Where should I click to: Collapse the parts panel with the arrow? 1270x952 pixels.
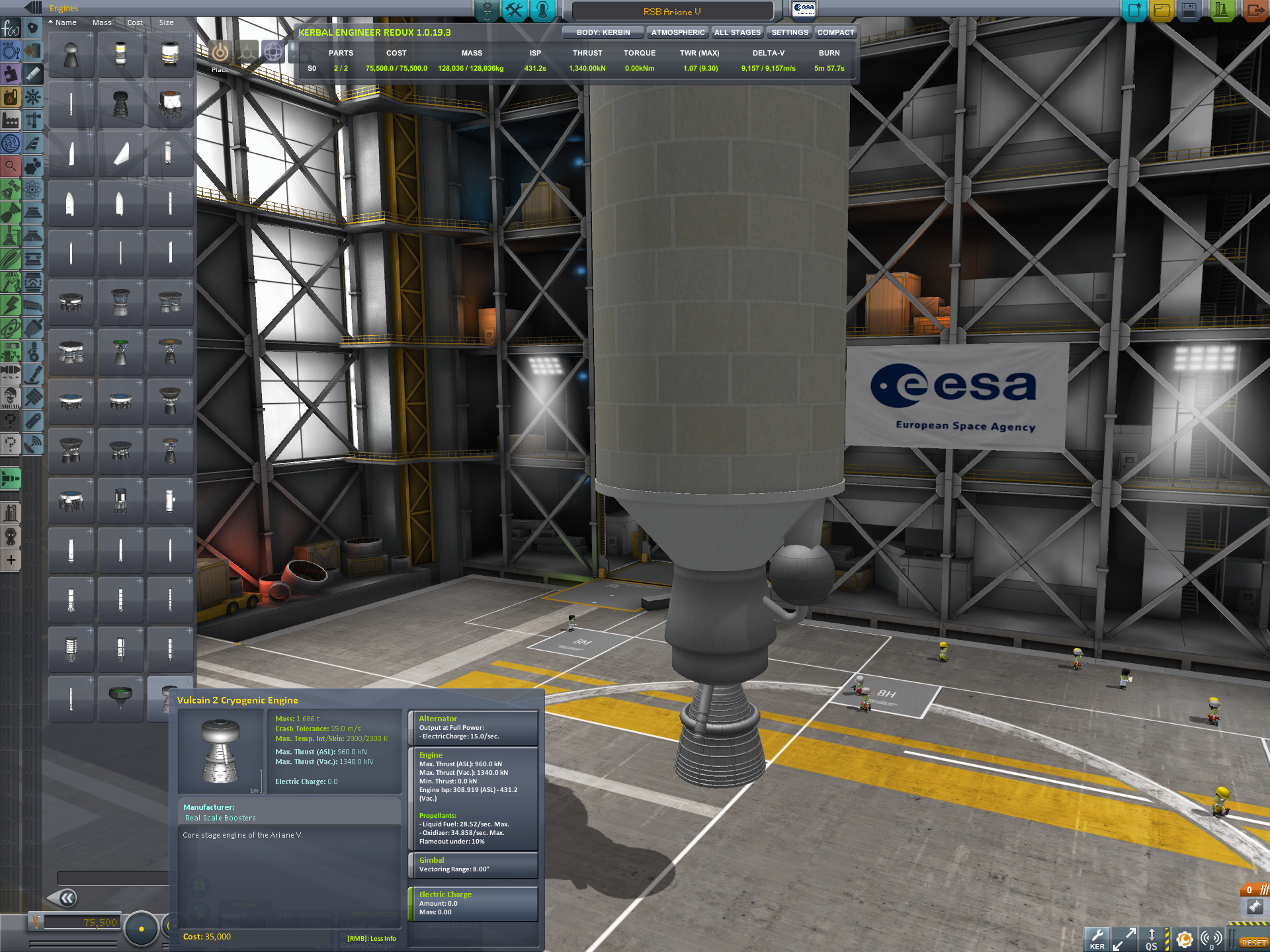pyautogui.click(x=66, y=898)
